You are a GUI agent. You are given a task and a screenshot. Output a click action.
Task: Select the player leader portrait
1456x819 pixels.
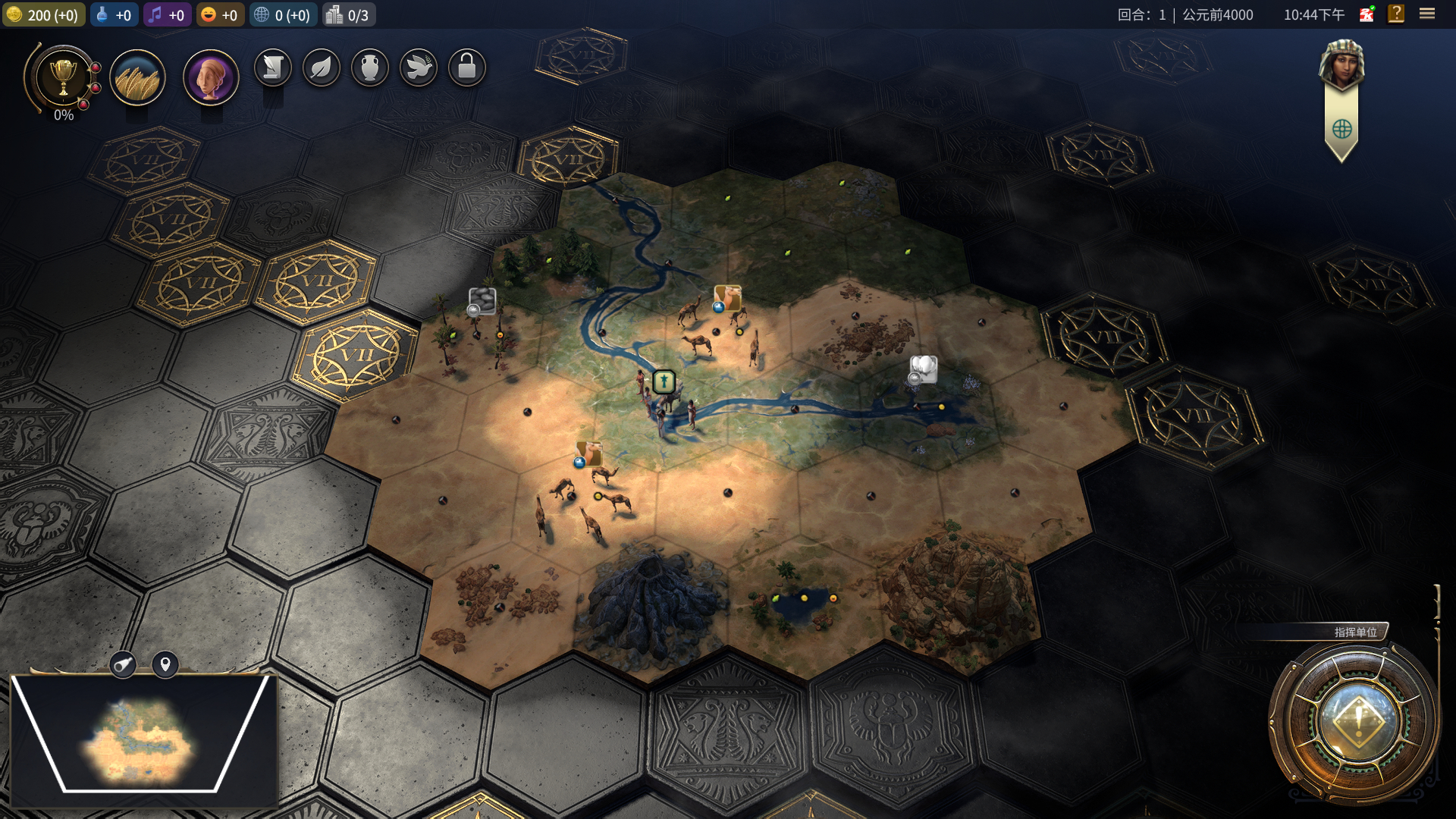[1341, 64]
